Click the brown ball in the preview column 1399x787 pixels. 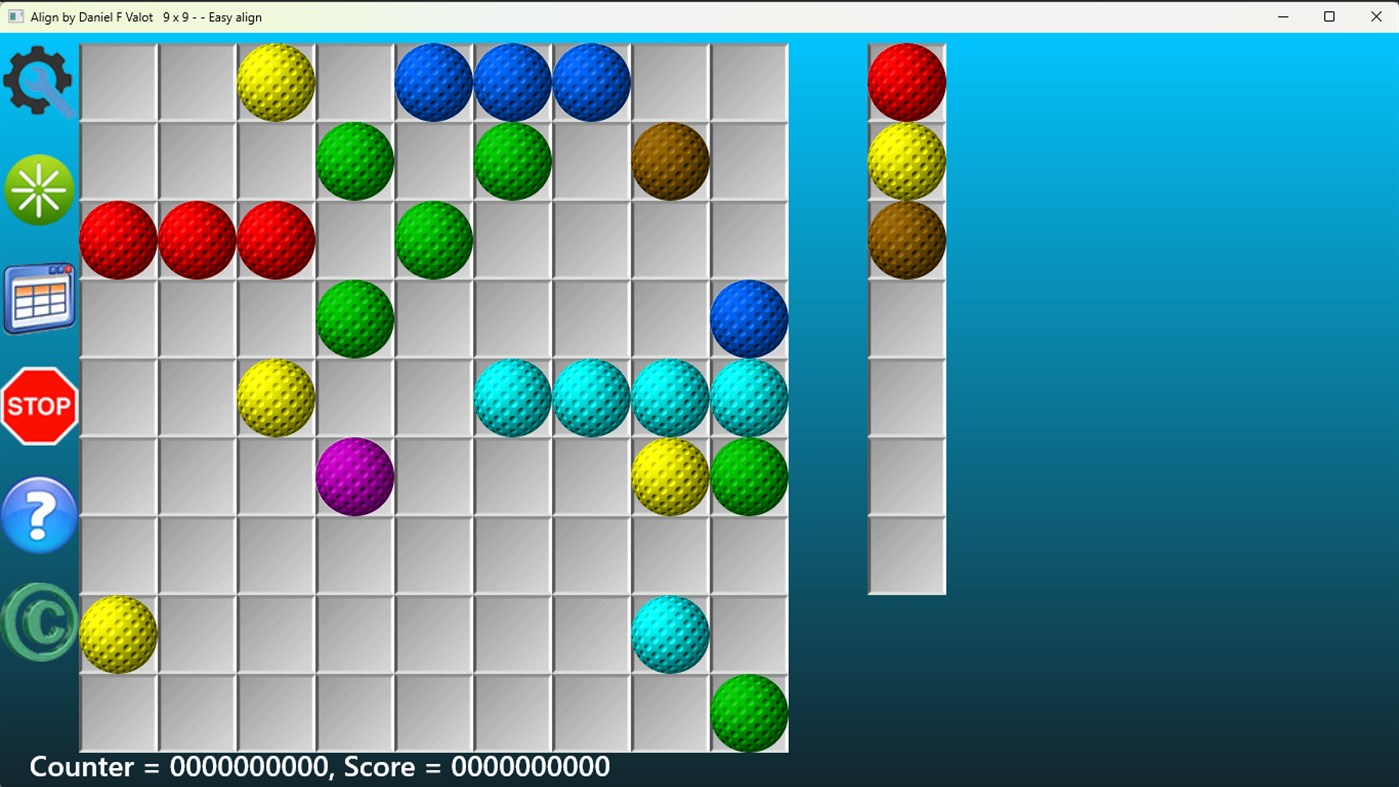pos(905,239)
